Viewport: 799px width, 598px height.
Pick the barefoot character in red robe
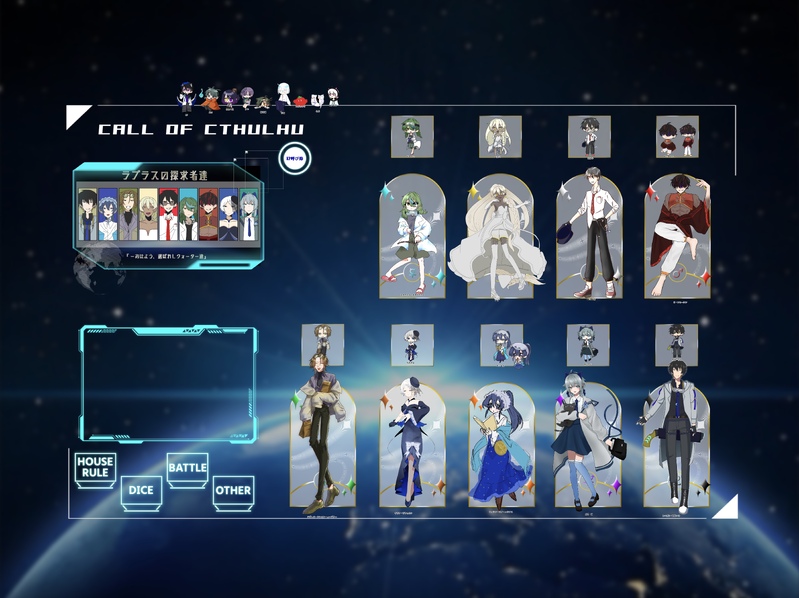pos(677,238)
